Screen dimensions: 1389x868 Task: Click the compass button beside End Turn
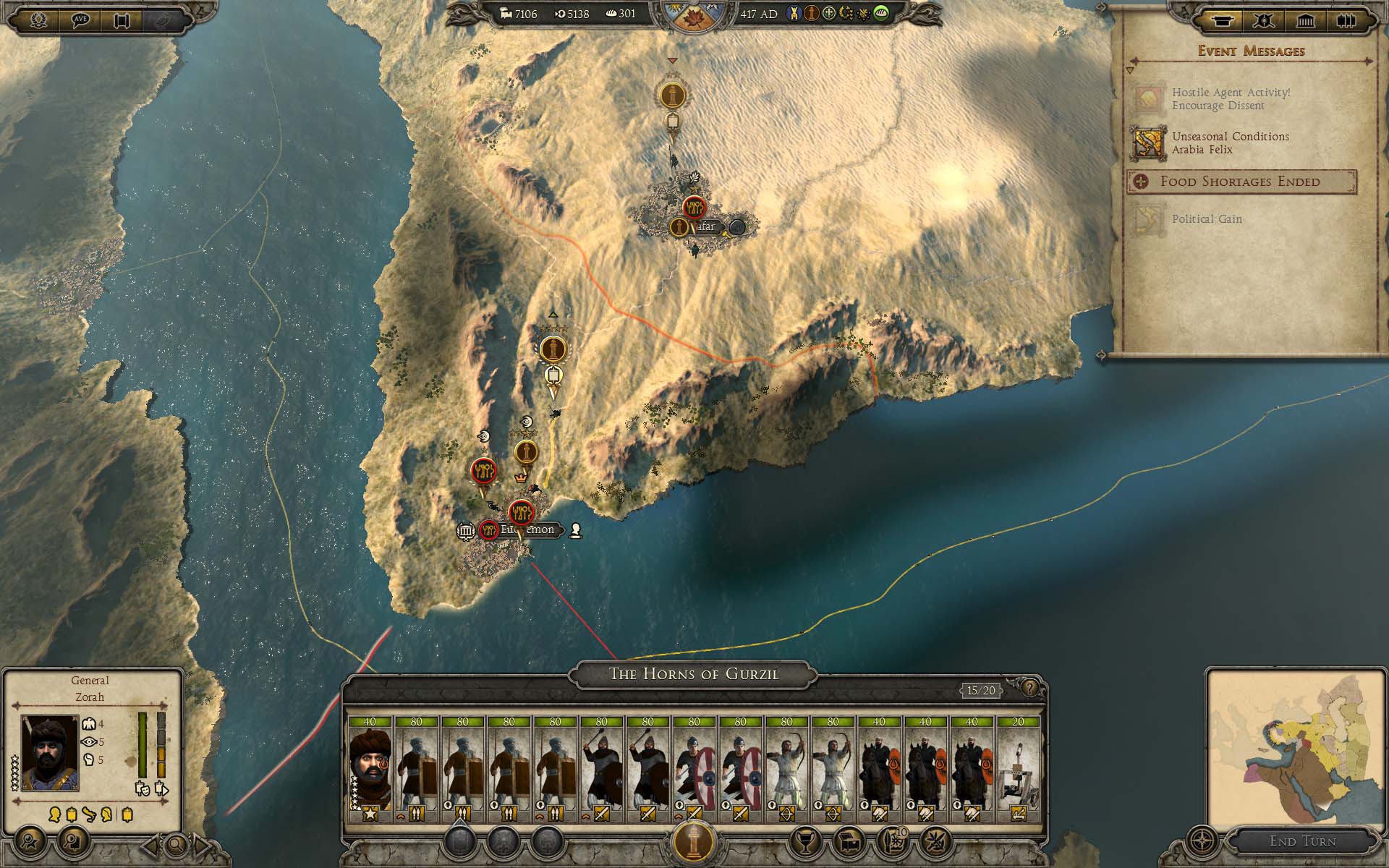1202,841
